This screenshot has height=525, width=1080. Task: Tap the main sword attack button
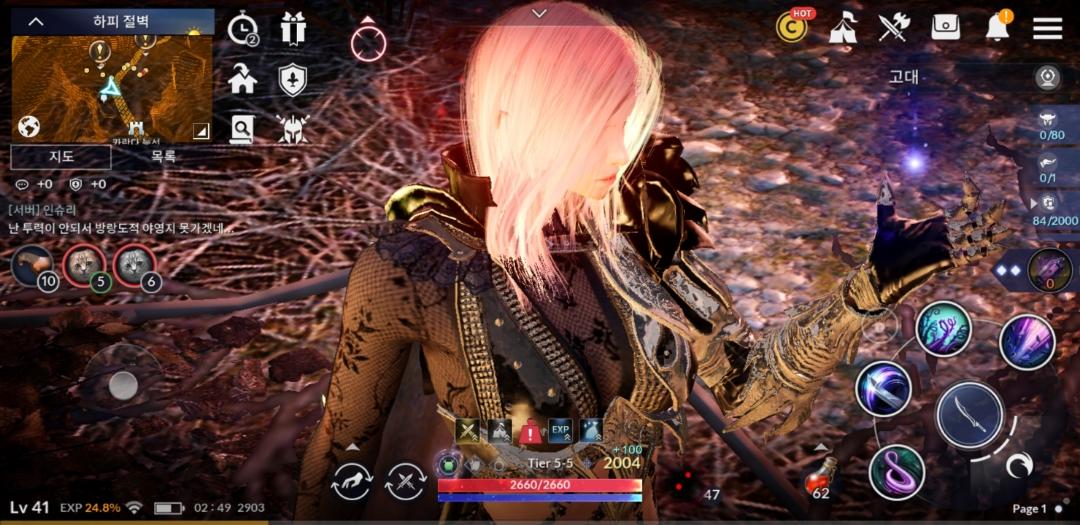970,415
